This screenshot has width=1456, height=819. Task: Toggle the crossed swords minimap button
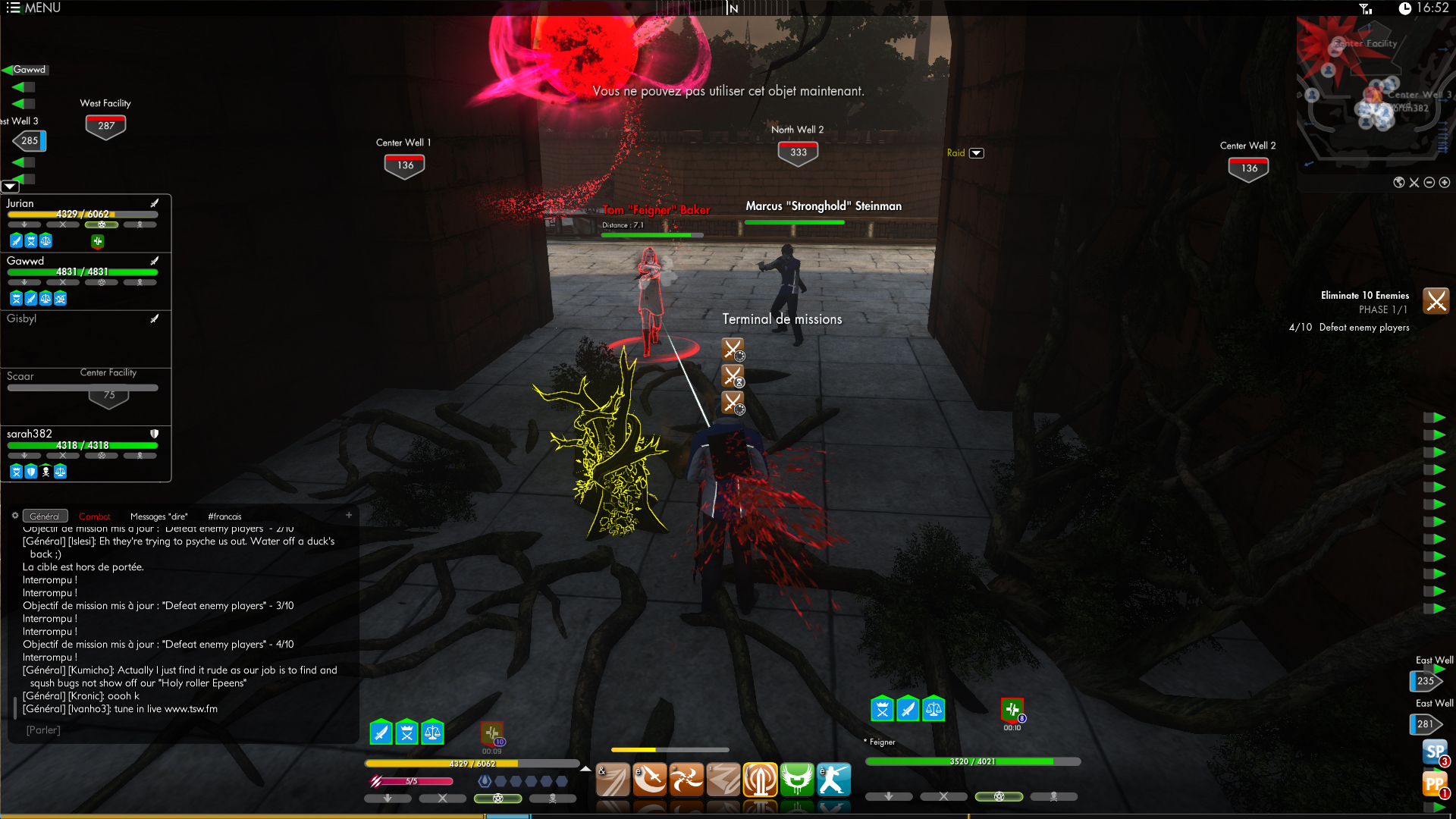[1414, 183]
